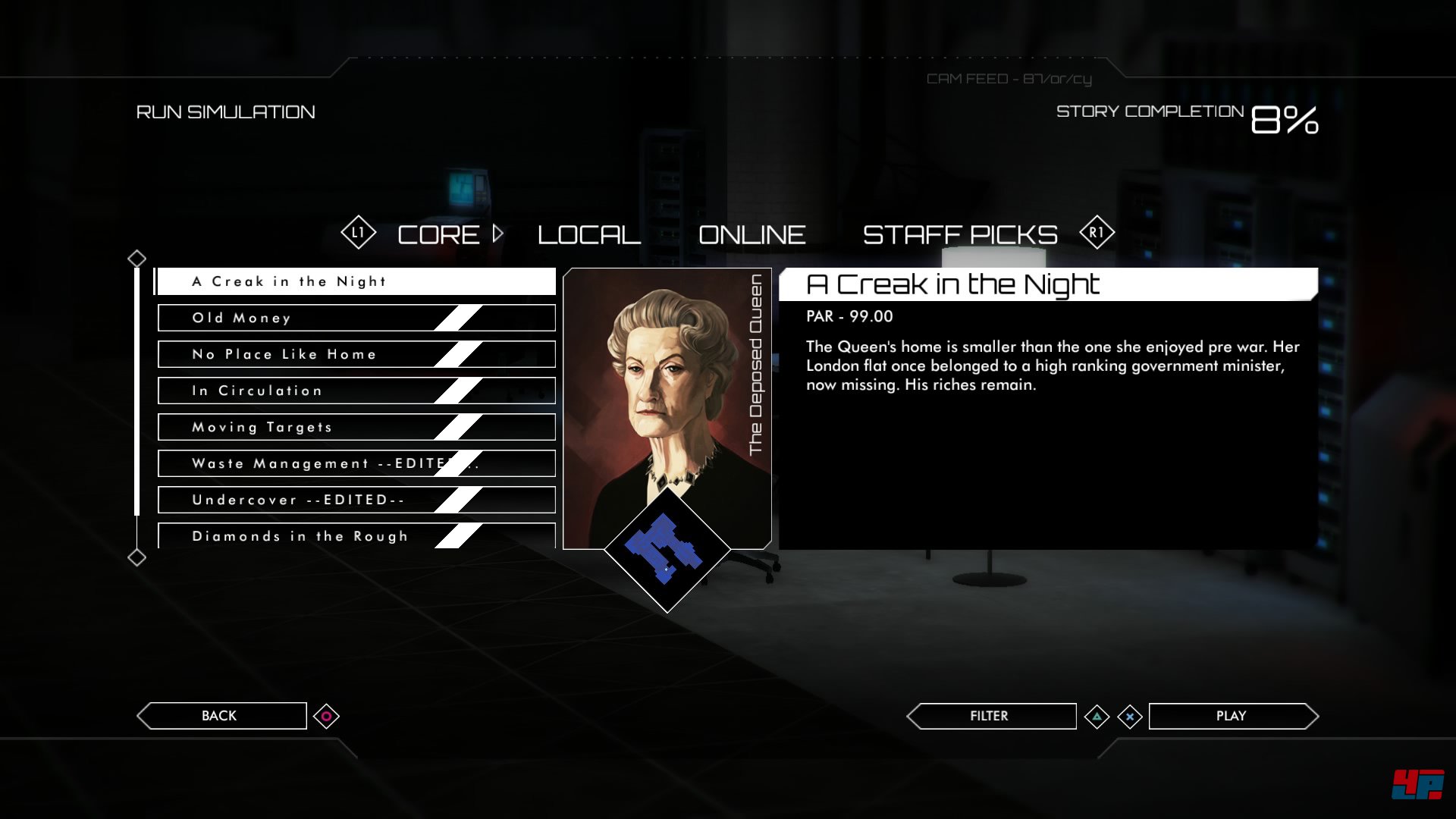1456x819 pixels.
Task: Choose the 'Waste Management' level row
Action: [355, 463]
